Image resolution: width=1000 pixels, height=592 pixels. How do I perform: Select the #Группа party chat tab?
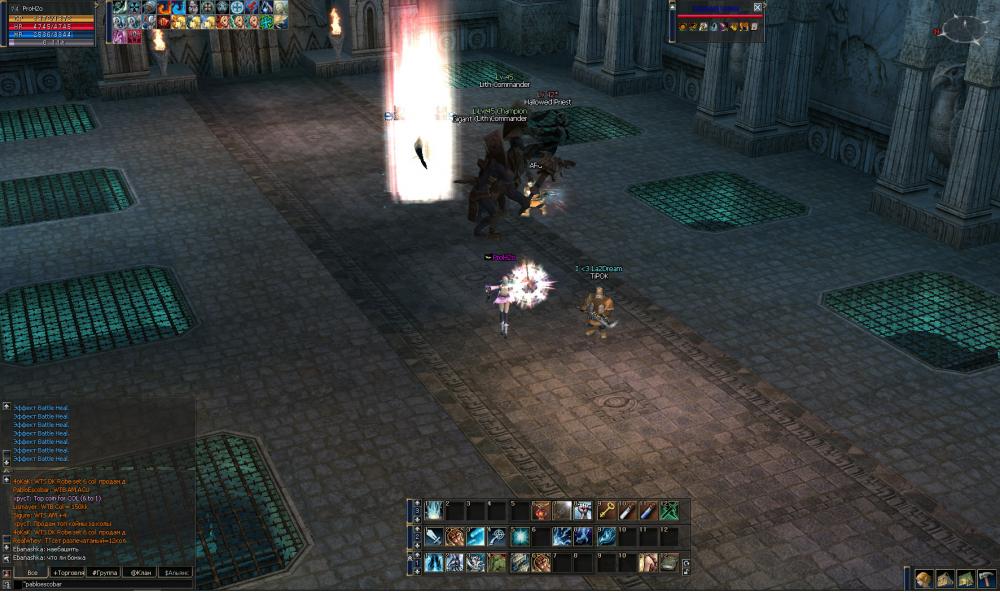tap(103, 572)
